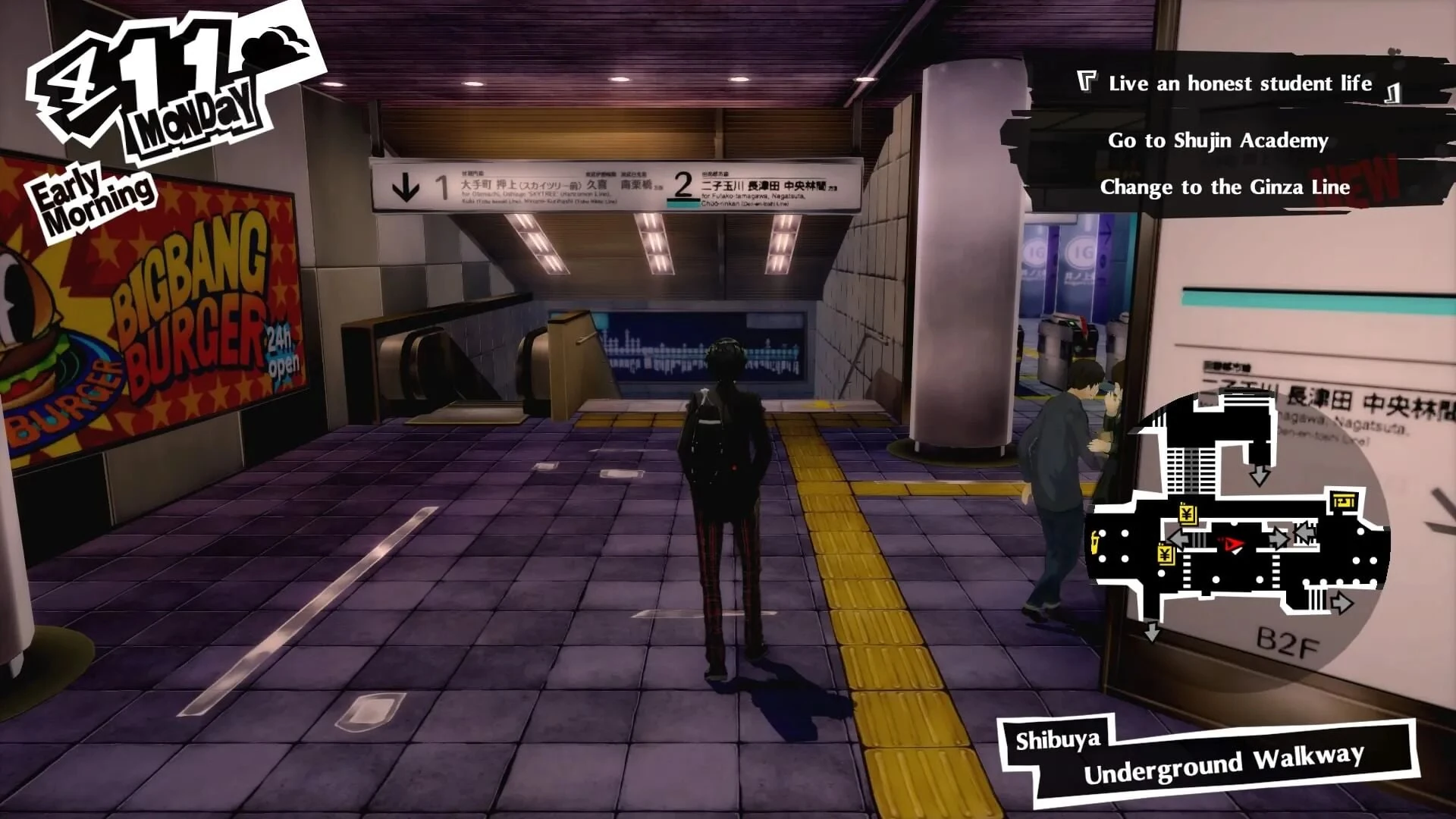Select the gray exit arrow at minimap bottom-left
Viewport: 1456px width, 819px height.
1152,630
